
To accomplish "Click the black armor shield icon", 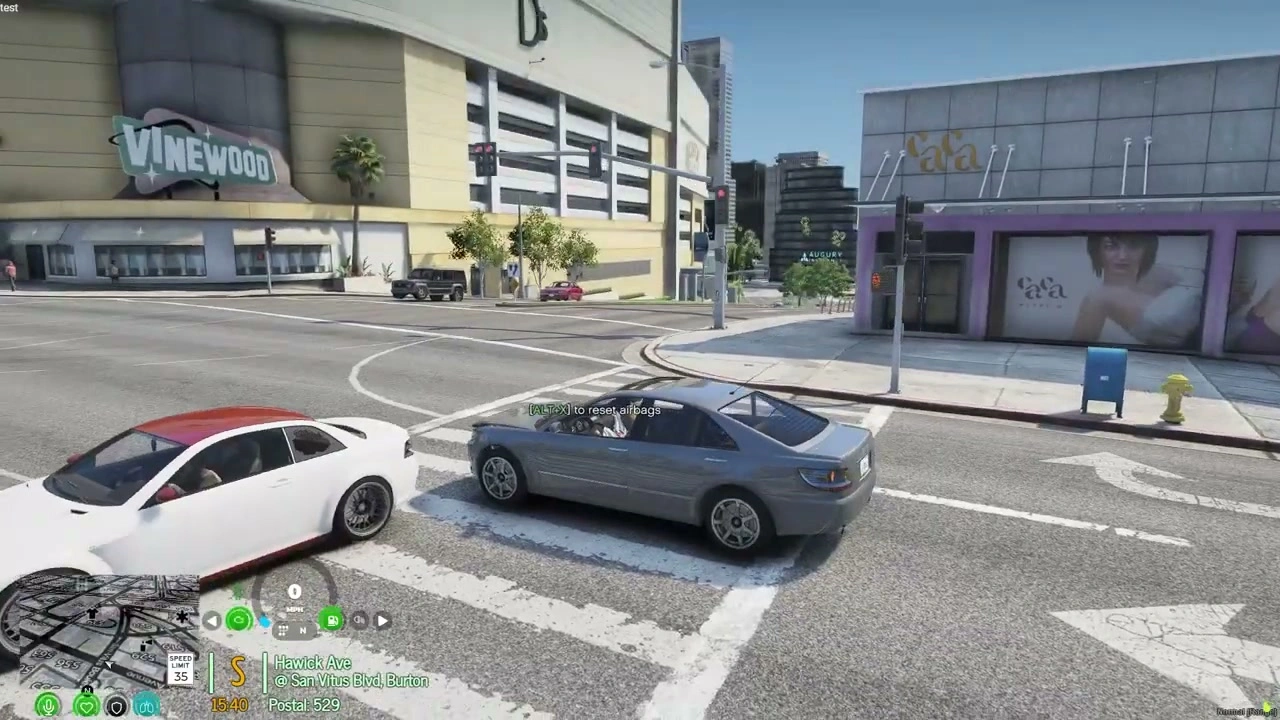I will (116, 705).
